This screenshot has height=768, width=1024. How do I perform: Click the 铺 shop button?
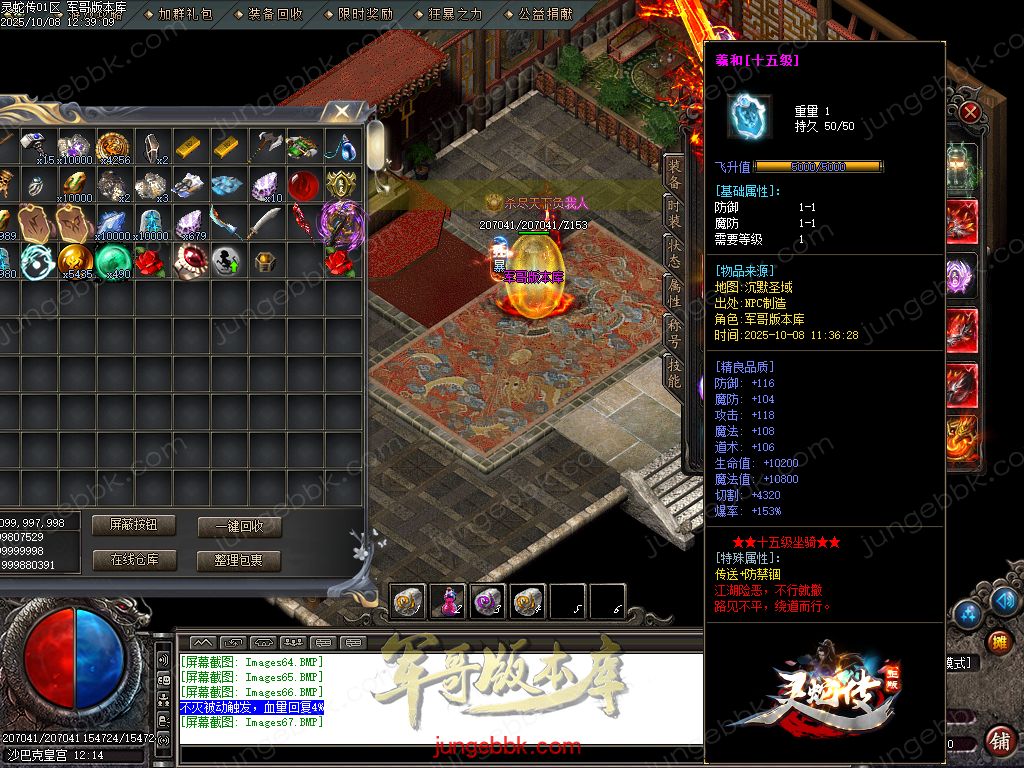pyautogui.click(x=999, y=741)
